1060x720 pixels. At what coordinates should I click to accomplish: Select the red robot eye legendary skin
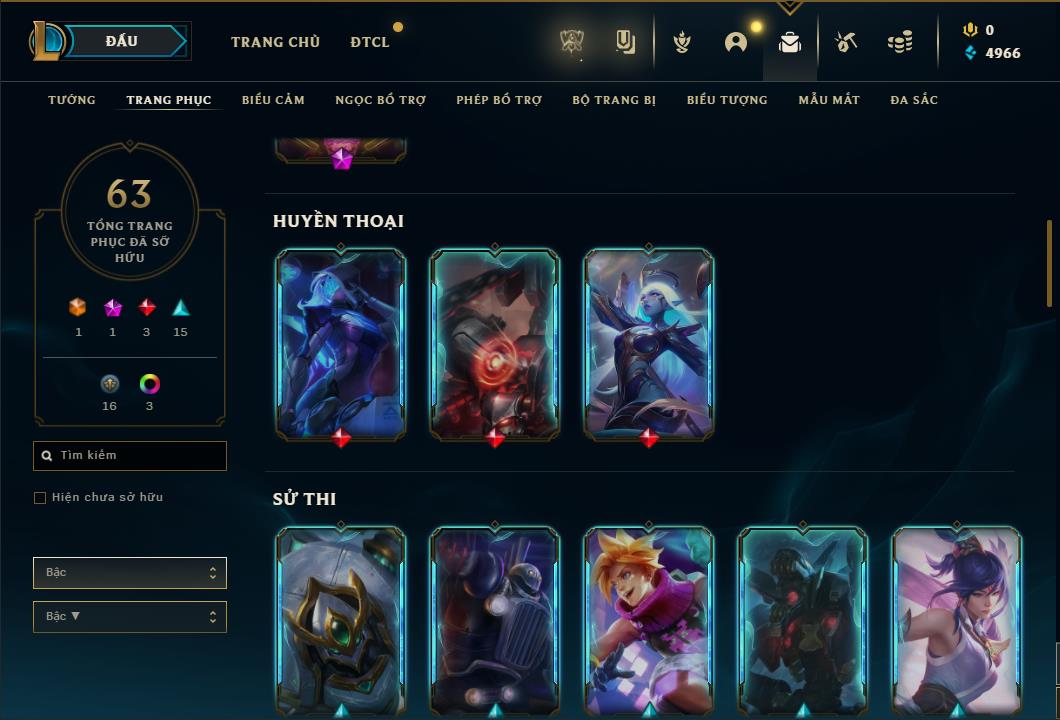(495, 343)
